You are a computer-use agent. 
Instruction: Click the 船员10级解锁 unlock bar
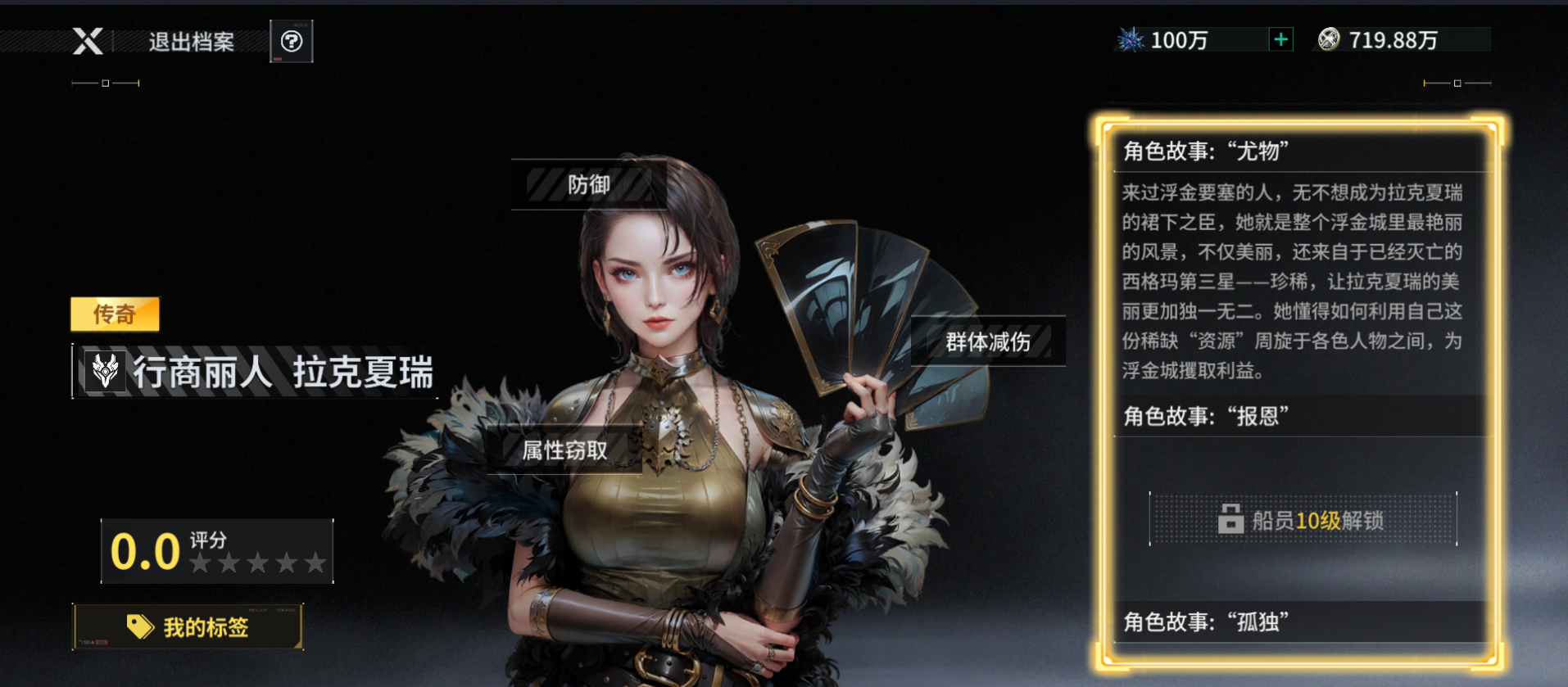(1304, 519)
